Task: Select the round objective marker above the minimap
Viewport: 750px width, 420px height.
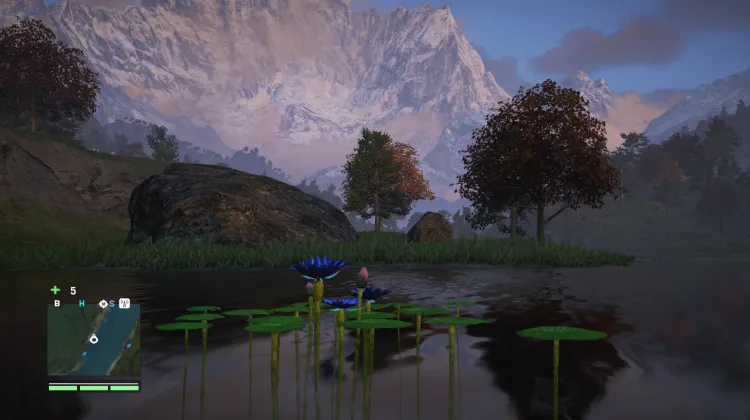Action: tap(103, 303)
